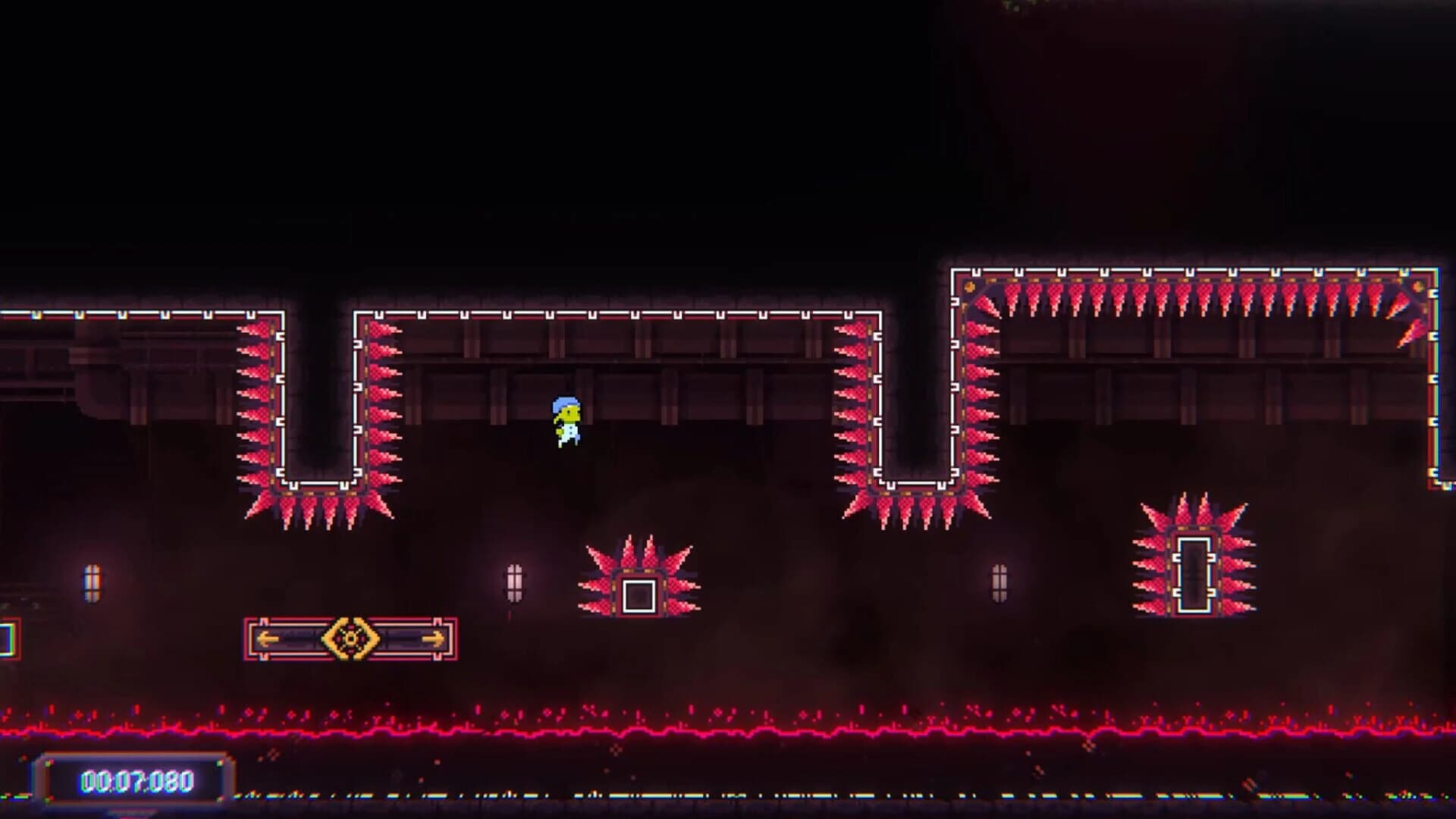Expand the leftmost spiked wall column

point(254,402)
